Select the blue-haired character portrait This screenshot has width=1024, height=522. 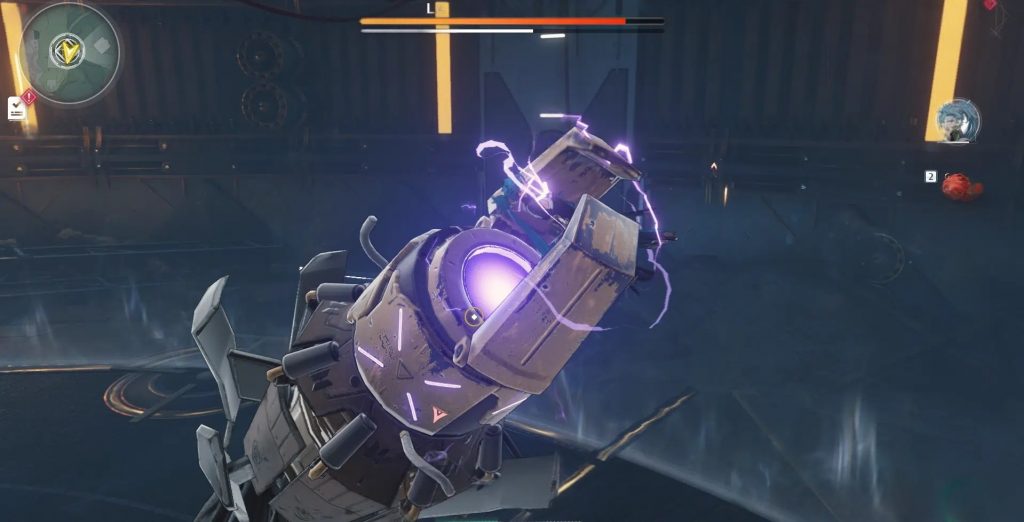point(957,121)
